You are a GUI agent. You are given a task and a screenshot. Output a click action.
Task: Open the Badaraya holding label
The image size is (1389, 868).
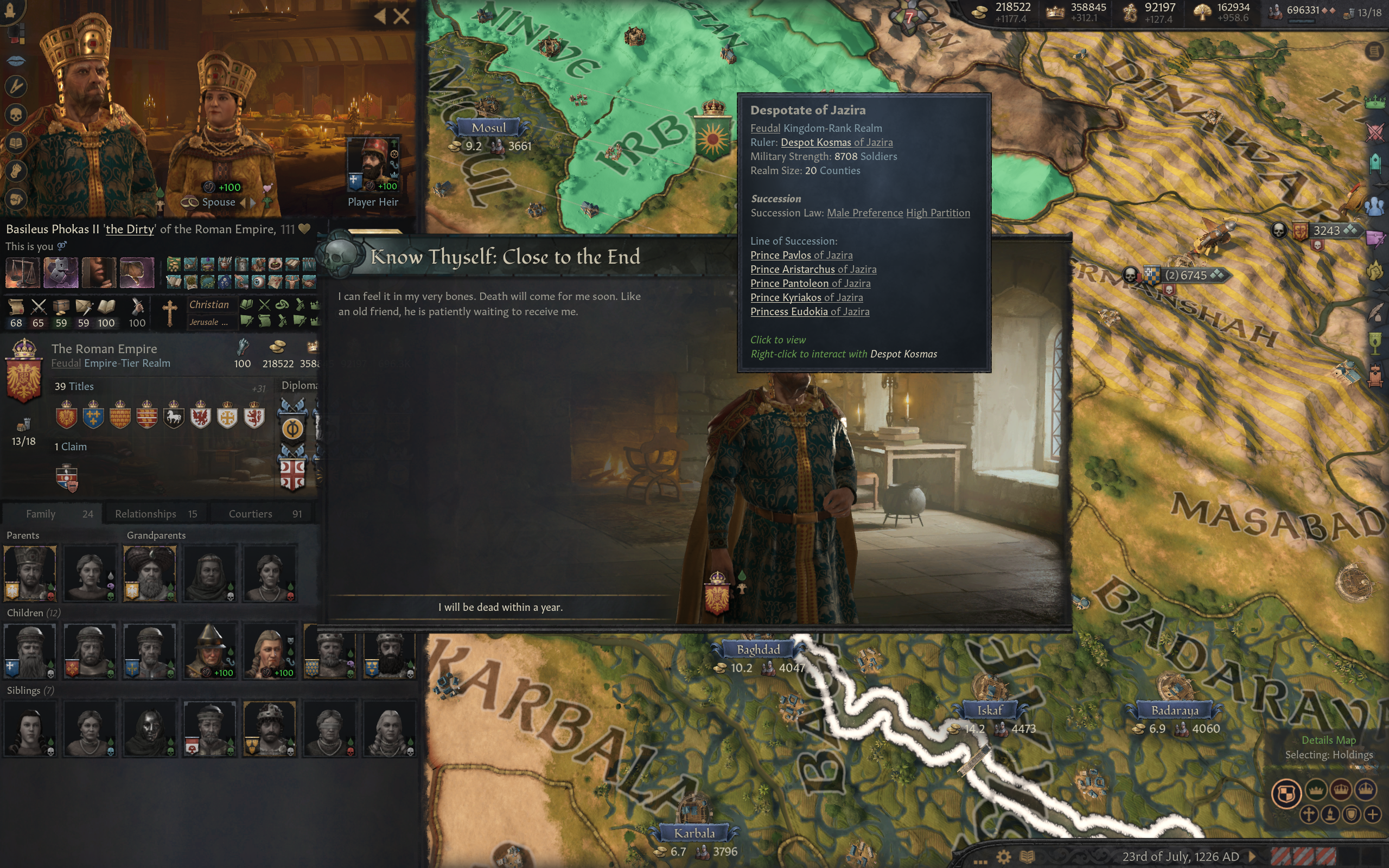click(x=1174, y=711)
